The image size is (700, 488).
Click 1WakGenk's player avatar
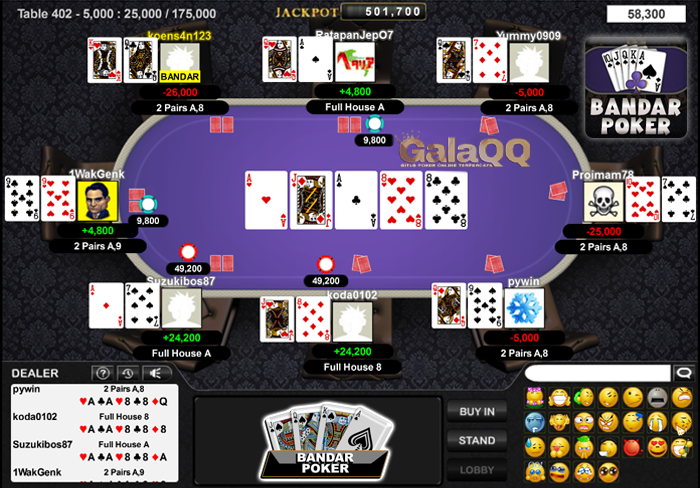(x=97, y=200)
